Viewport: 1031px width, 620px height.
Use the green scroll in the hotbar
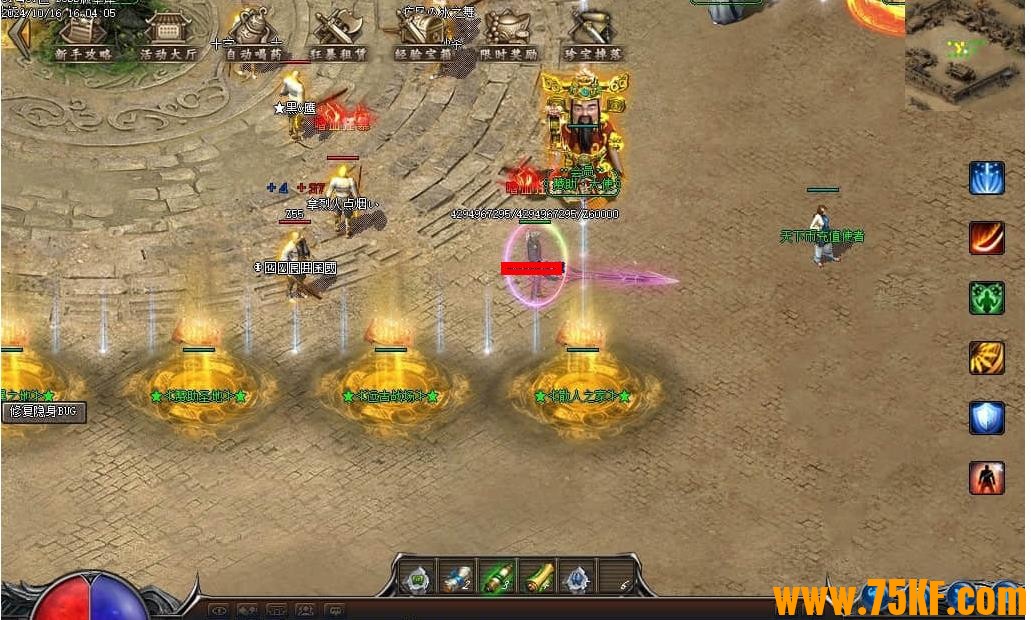(x=497, y=578)
